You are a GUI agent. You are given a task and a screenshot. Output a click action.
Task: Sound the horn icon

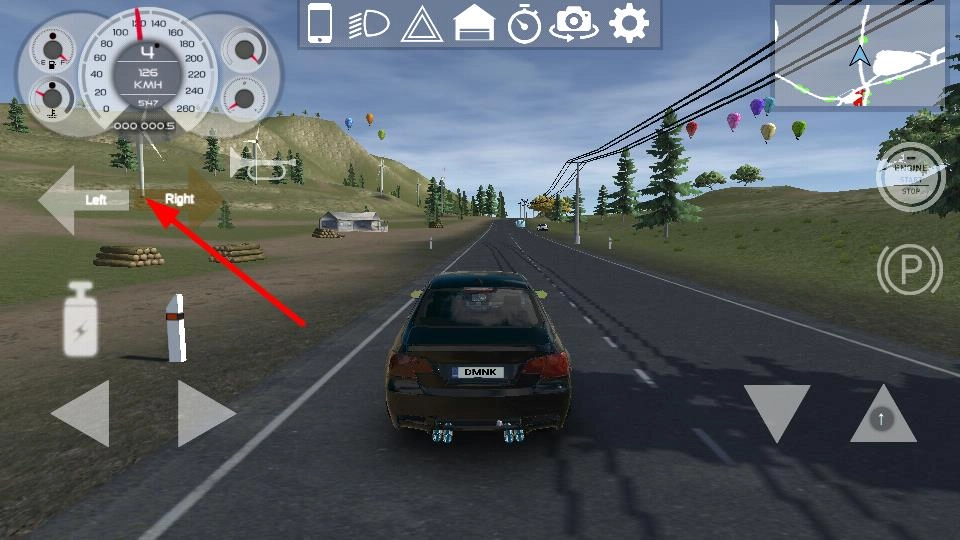pyautogui.click(x=263, y=164)
